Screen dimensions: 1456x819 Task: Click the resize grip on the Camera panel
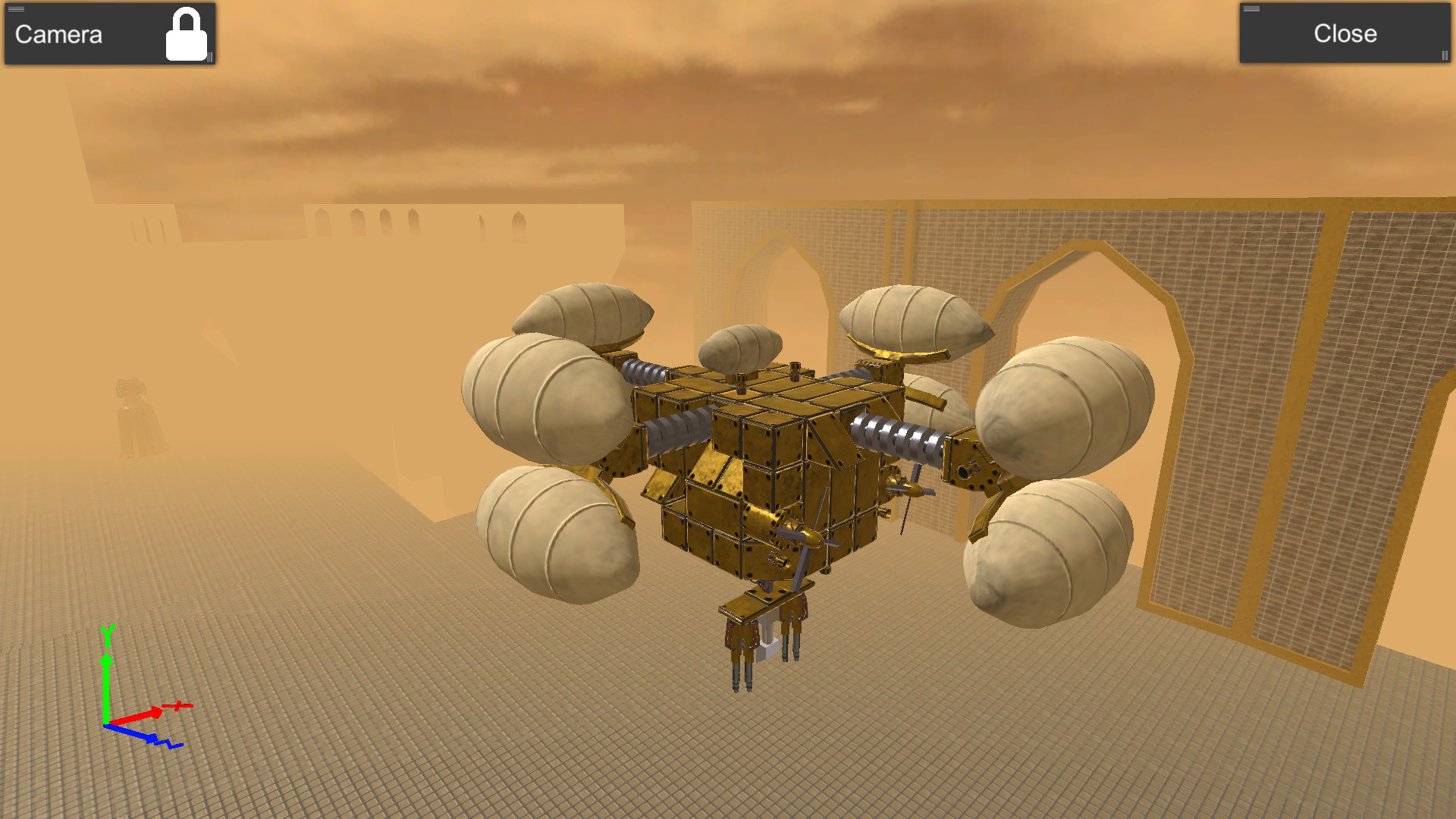click(x=209, y=58)
